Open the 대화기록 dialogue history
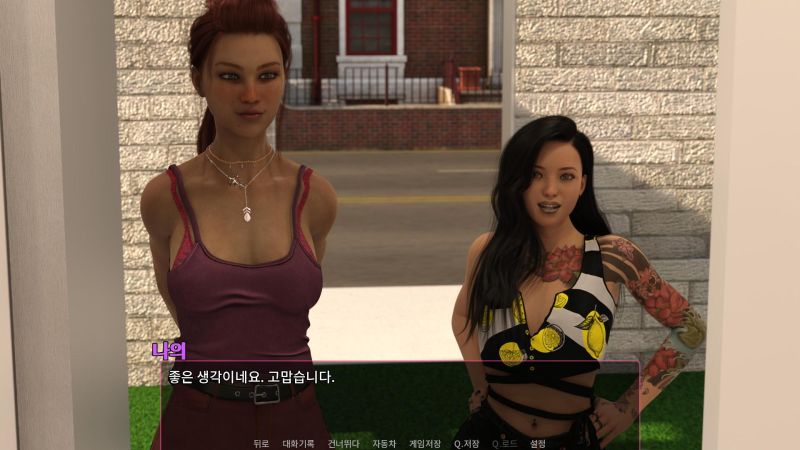 pos(298,443)
